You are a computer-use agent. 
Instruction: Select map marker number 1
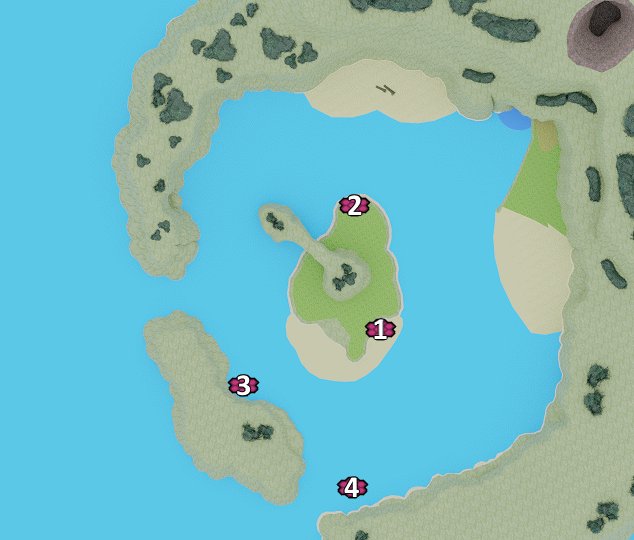pyautogui.click(x=380, y=329)
